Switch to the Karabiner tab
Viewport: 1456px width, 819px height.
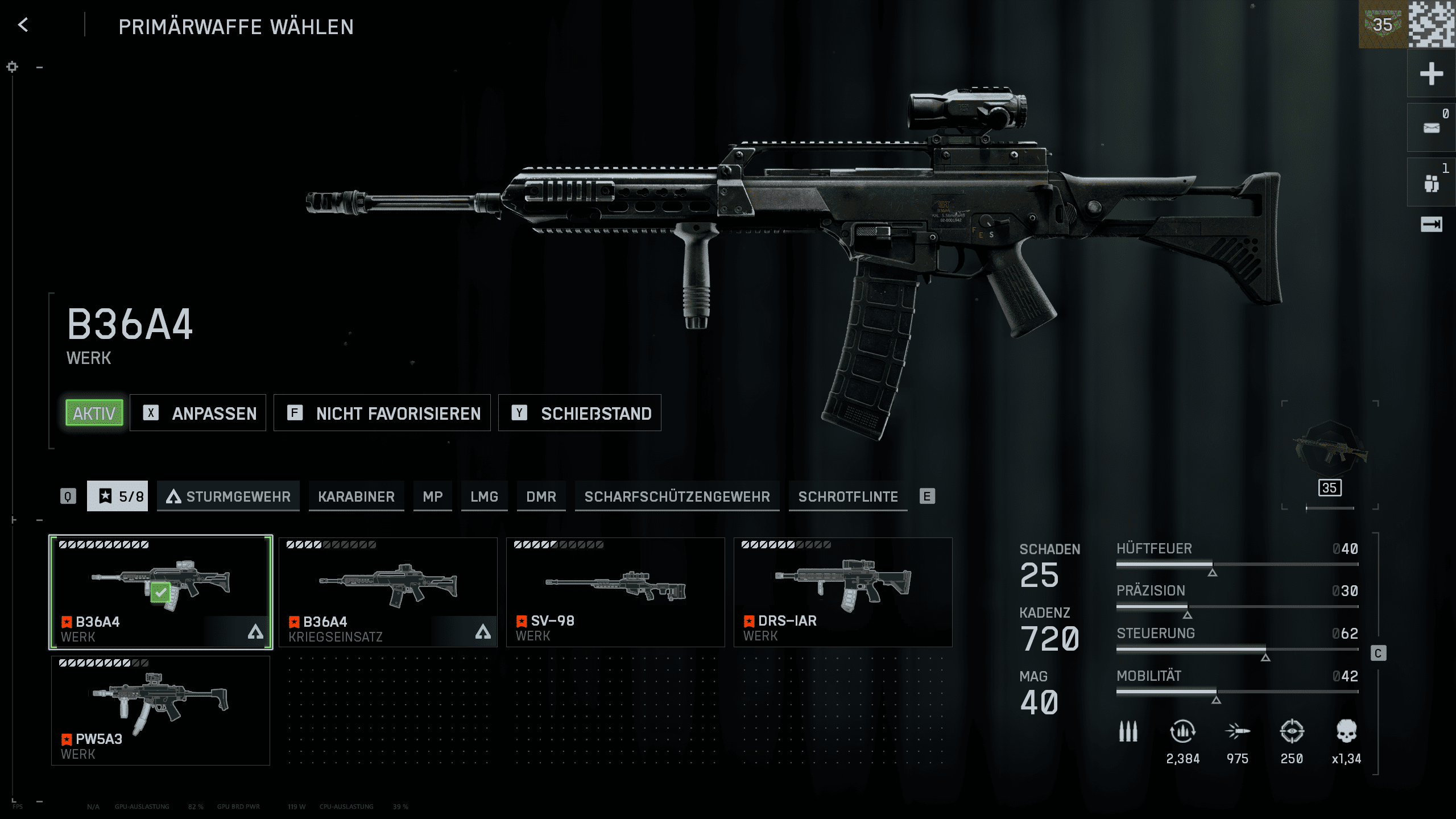coord(356,497)
